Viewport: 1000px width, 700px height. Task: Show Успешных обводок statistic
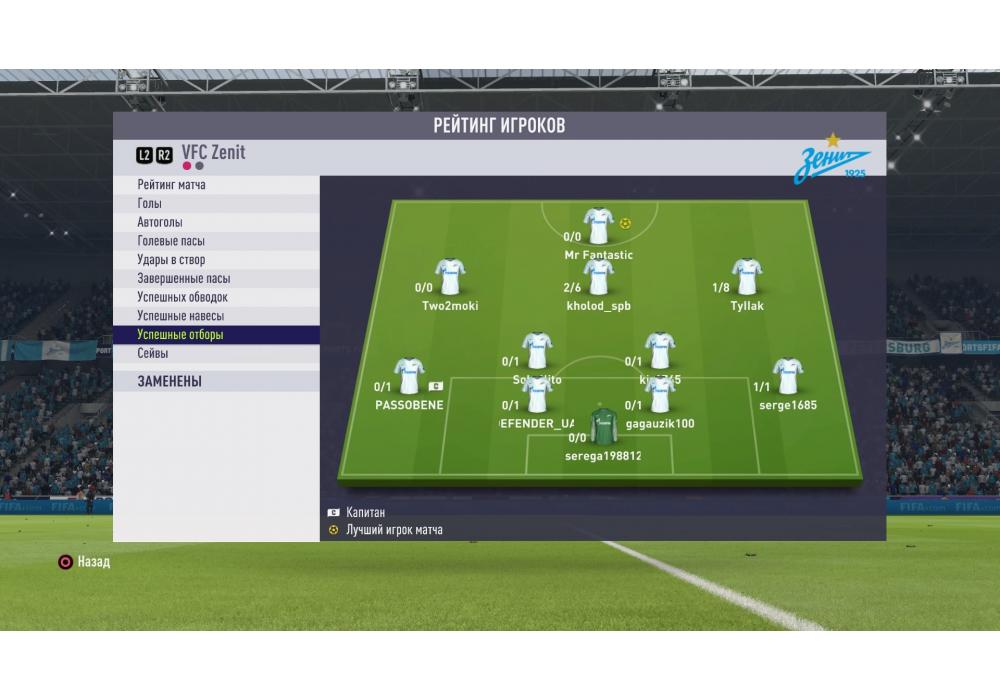point(183,297)
